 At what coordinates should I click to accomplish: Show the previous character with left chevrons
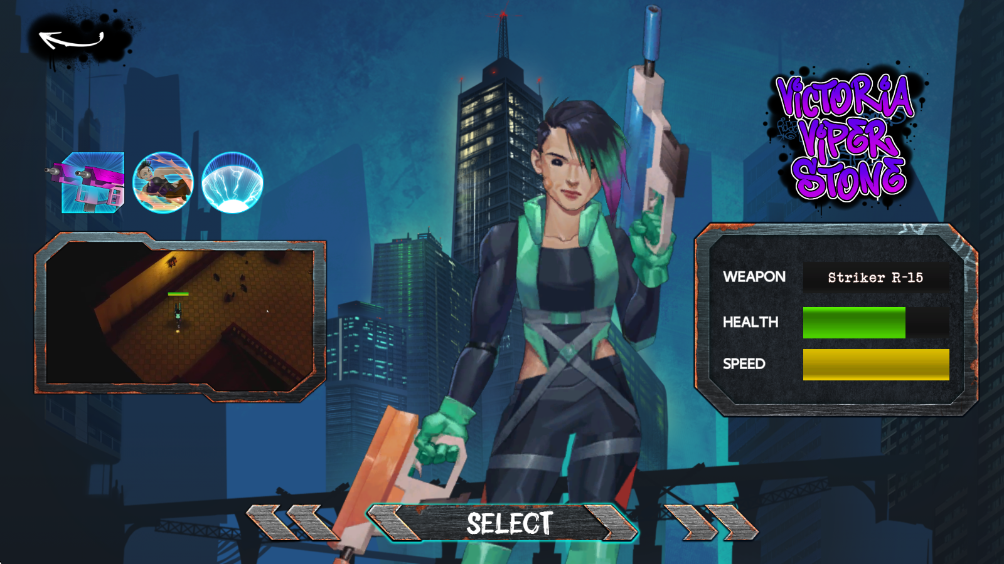click(292, 523)
